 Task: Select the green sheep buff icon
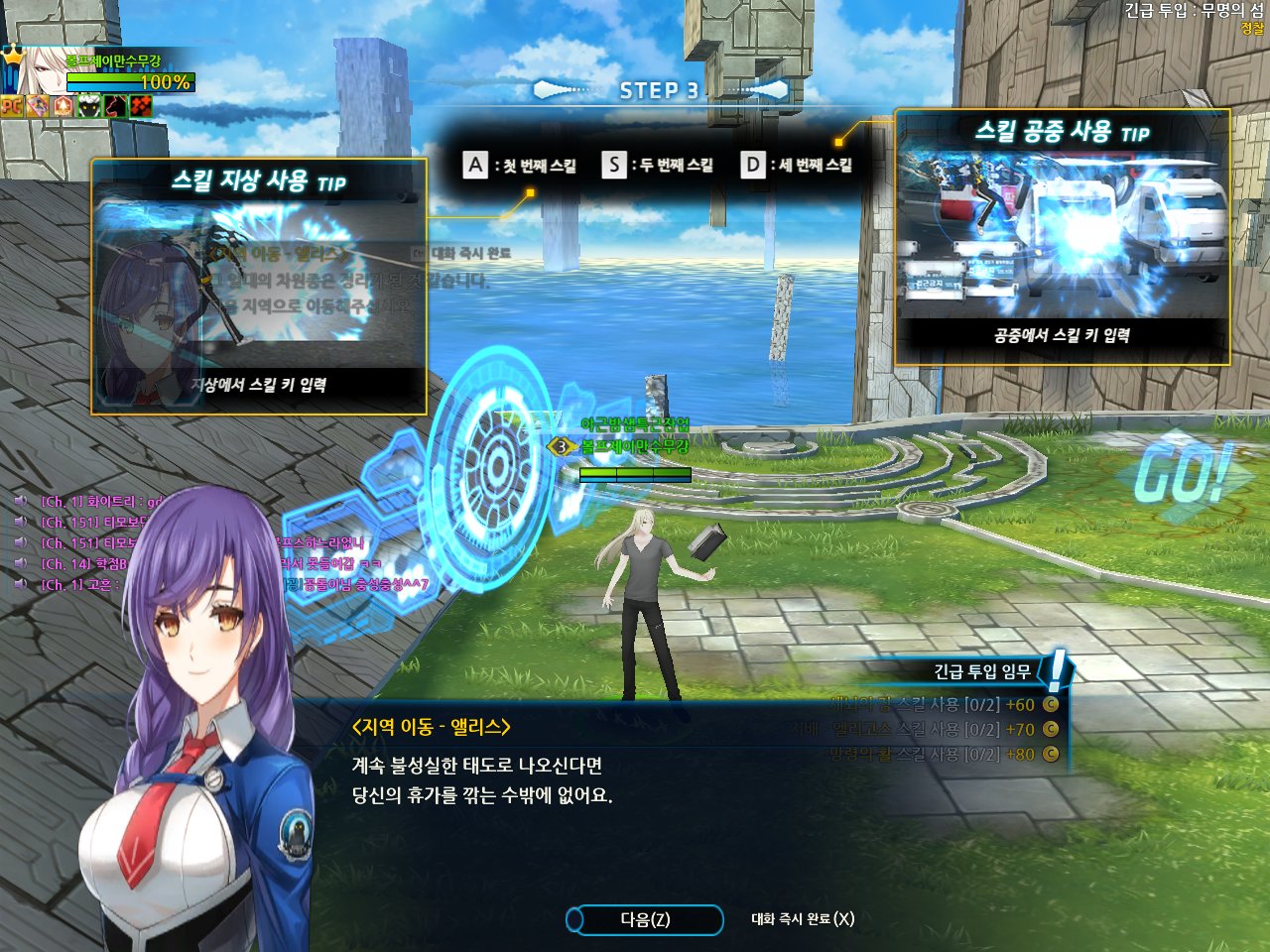pos(88,106)
